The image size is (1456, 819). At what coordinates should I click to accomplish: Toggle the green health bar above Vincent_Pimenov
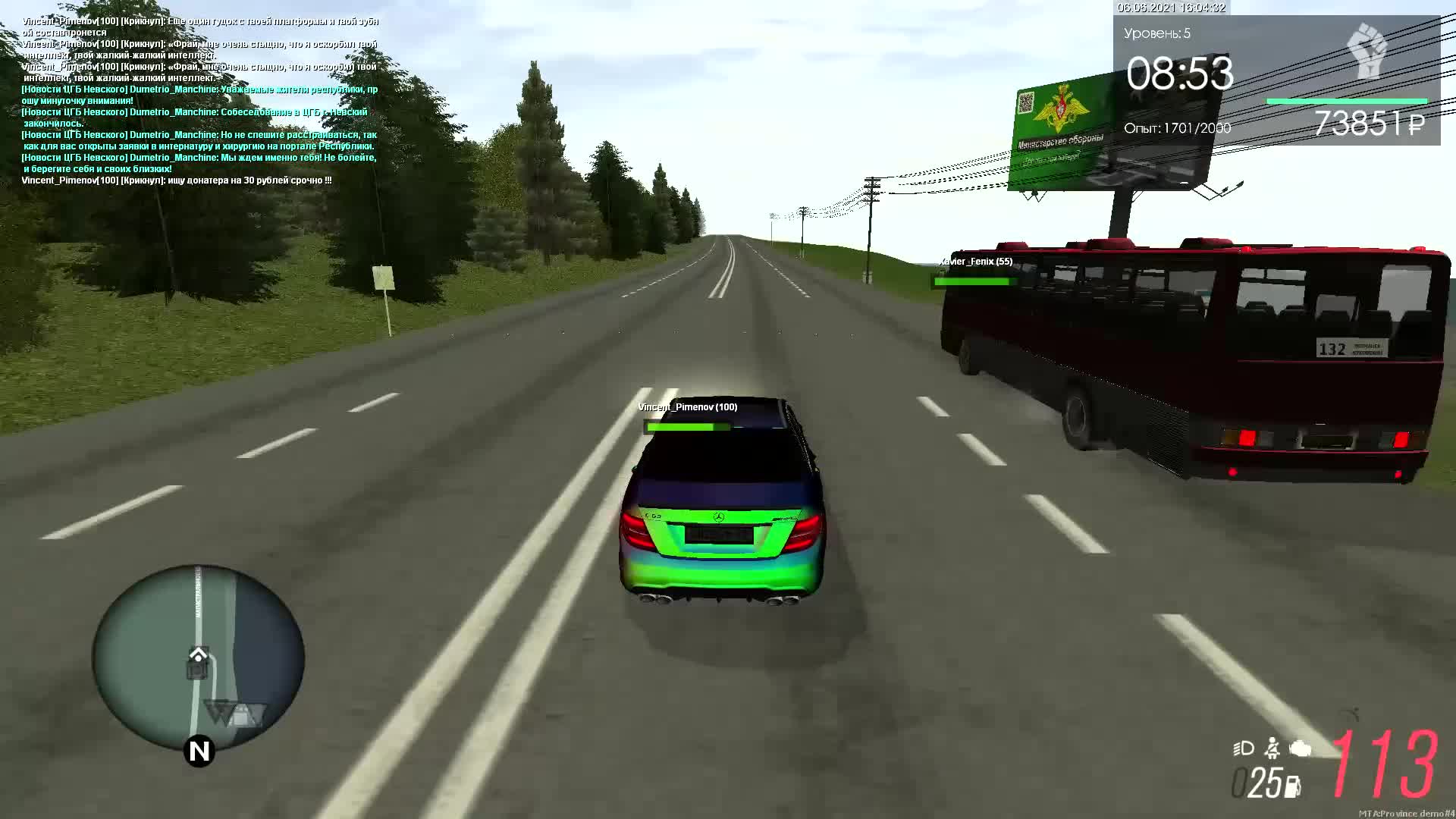[x=686, y=427]
